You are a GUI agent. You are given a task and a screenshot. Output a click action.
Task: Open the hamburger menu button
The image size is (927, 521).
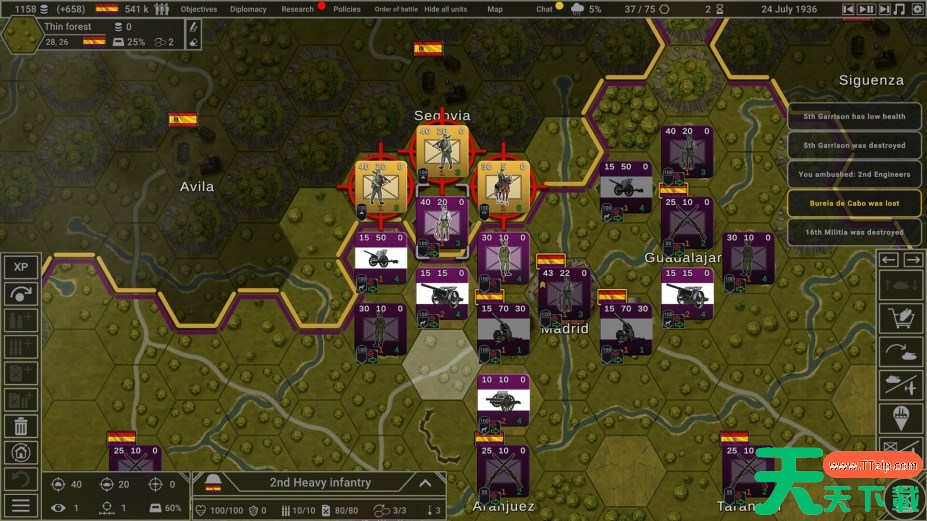pos(20,505)
